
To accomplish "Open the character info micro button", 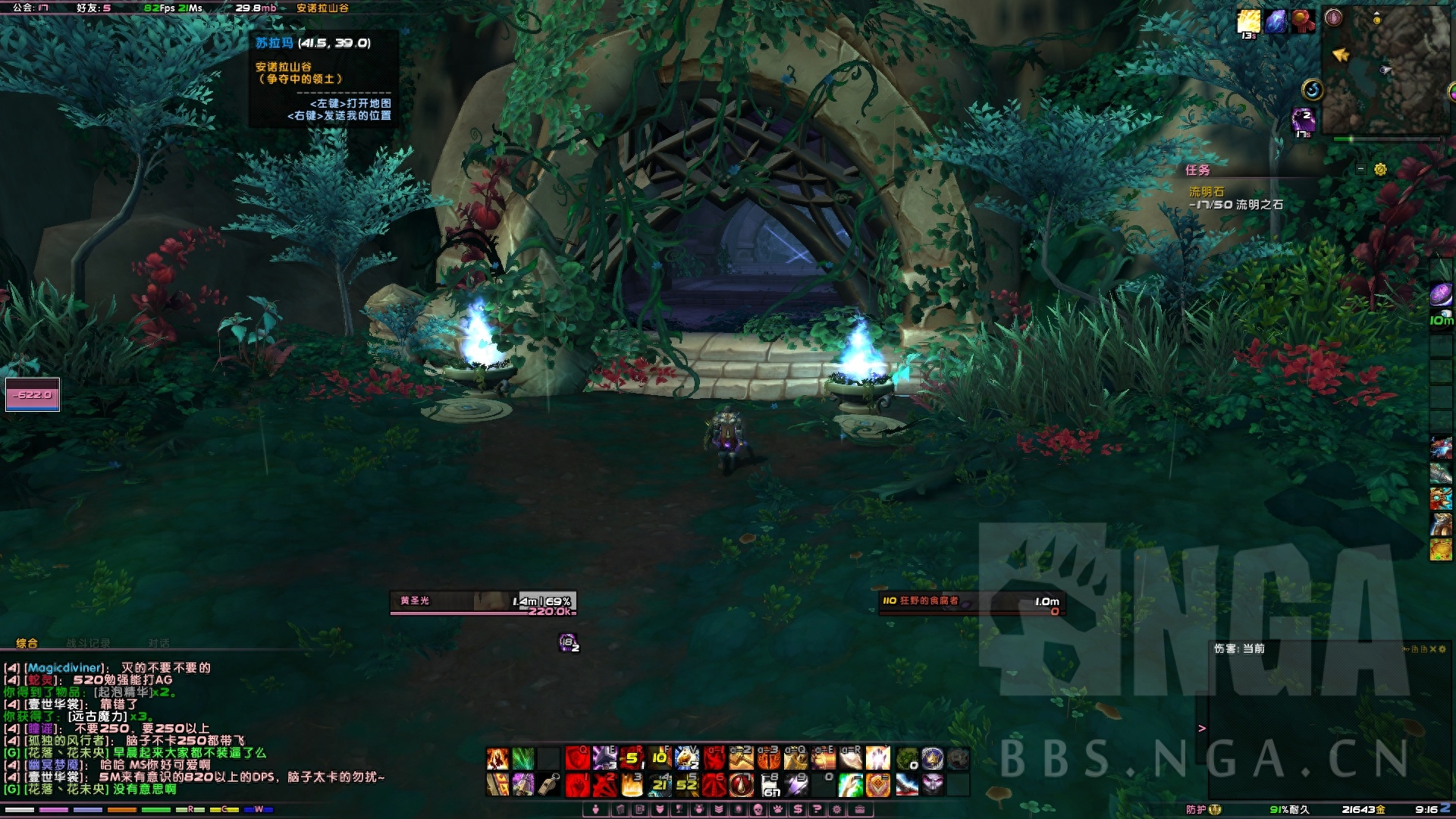I will coord(596,809).
